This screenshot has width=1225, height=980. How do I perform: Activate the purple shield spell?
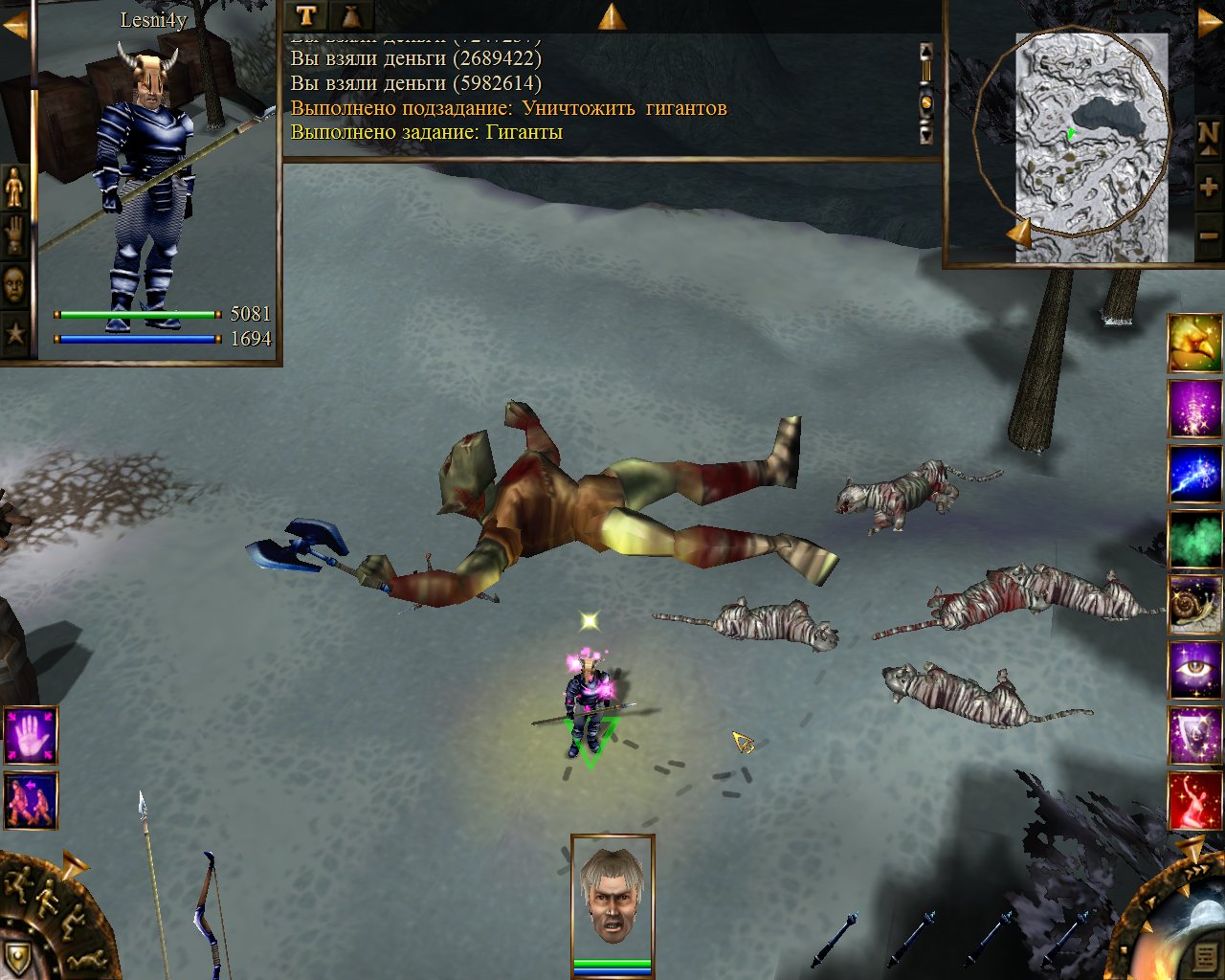tap(1194, 734)
